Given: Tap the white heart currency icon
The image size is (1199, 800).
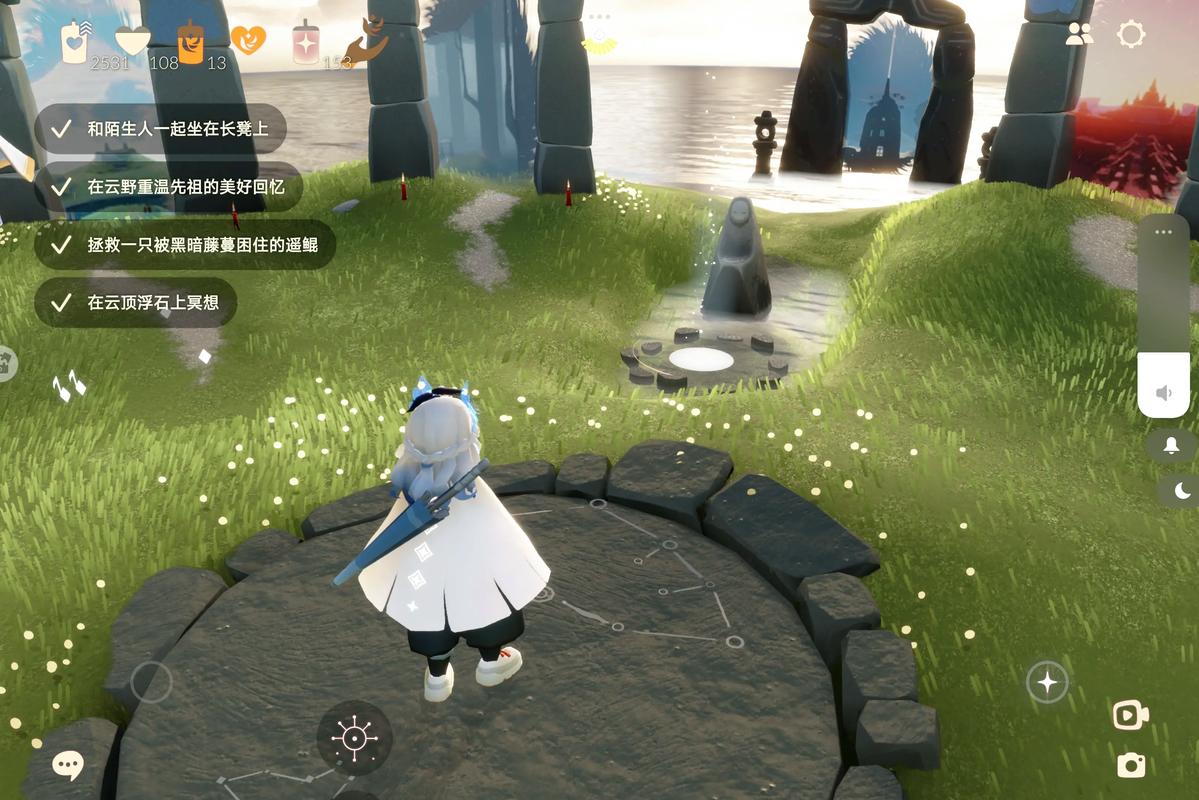Looking at the screenshot, I should pos(132,40).
